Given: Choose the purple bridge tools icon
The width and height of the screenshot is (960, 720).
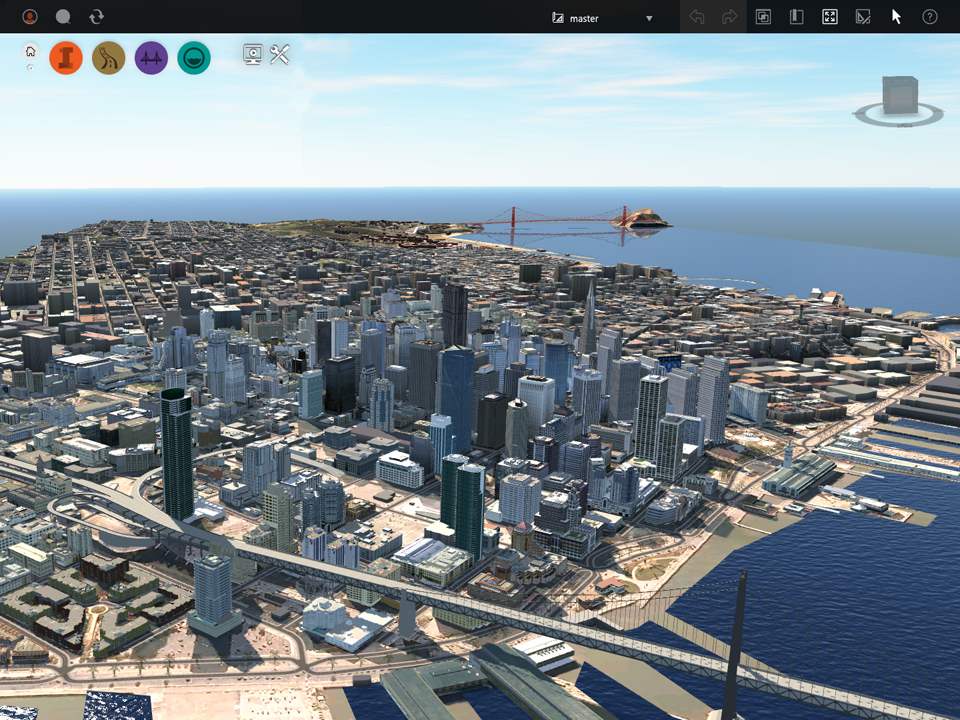Looking at the screenshot, I should pos(151,58).
